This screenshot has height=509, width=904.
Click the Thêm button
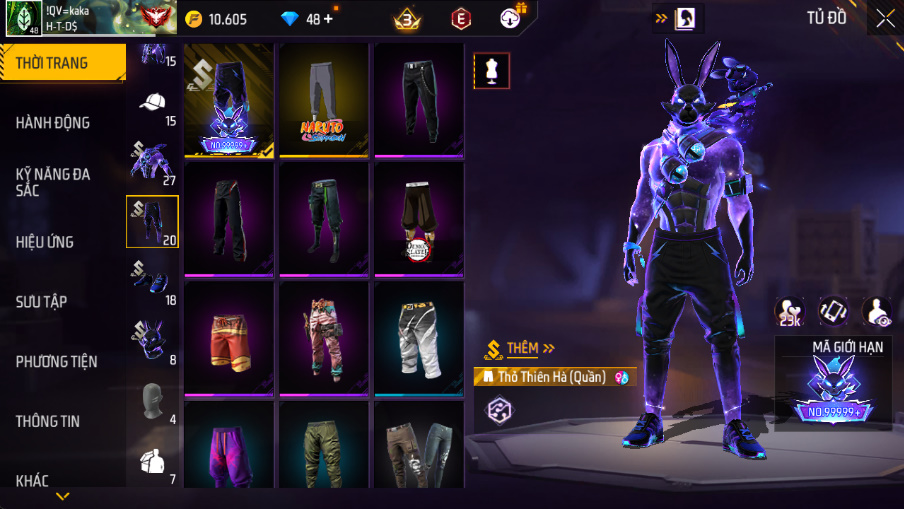coord(521,348)
